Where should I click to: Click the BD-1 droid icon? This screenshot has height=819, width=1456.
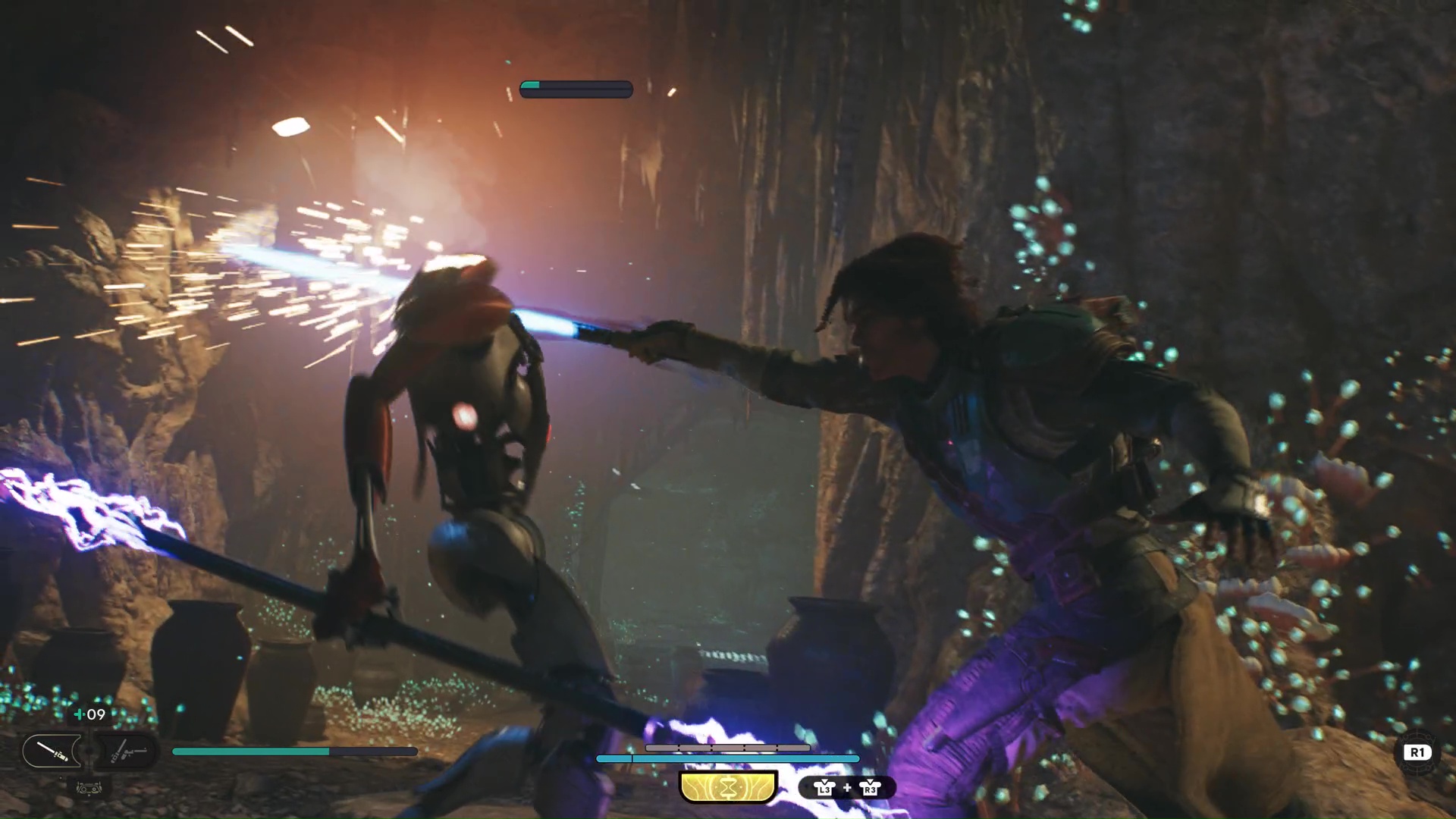(89, 789)
